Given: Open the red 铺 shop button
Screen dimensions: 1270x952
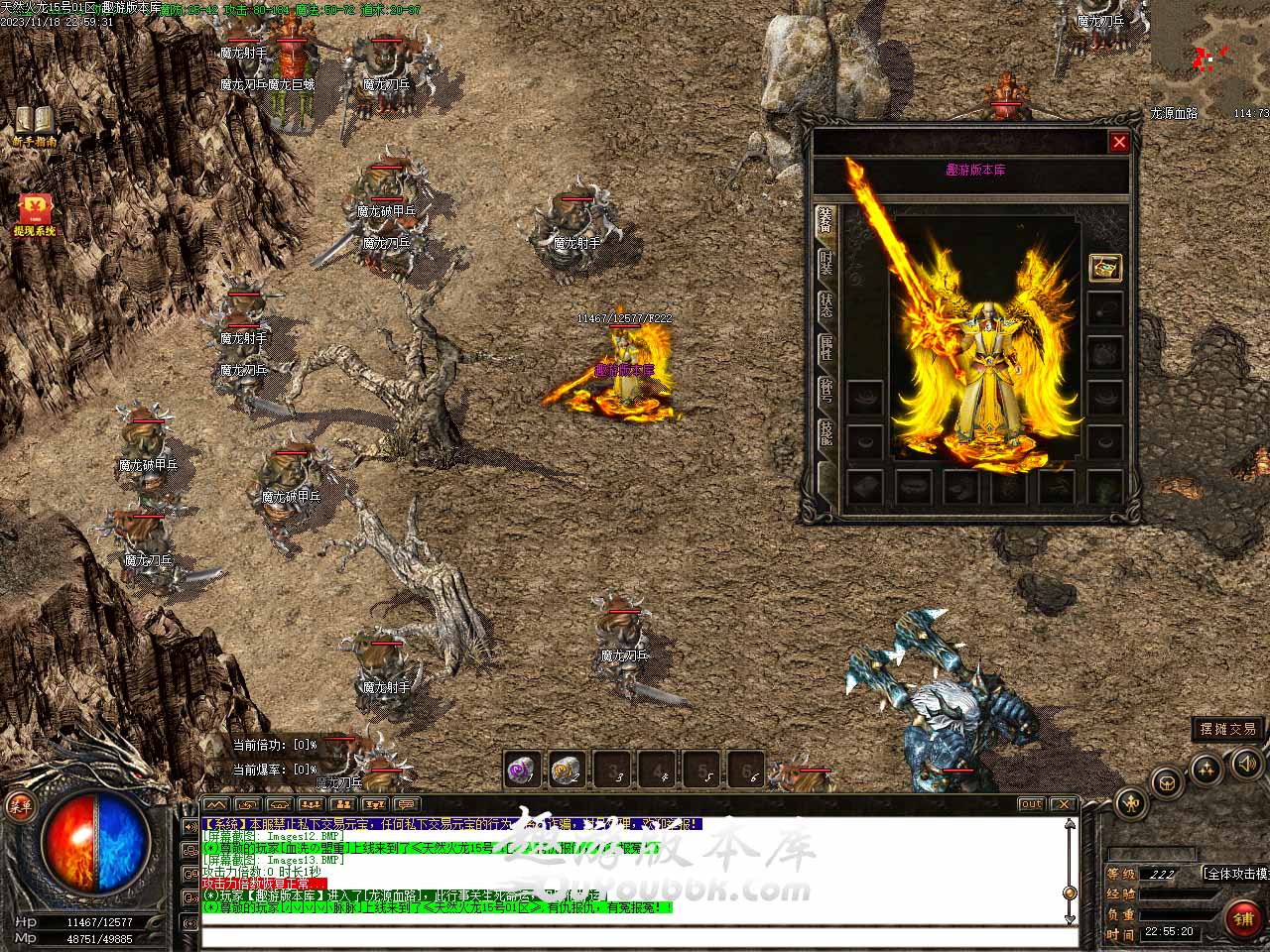Looking at the screenshot, I should coord(1243,919).
